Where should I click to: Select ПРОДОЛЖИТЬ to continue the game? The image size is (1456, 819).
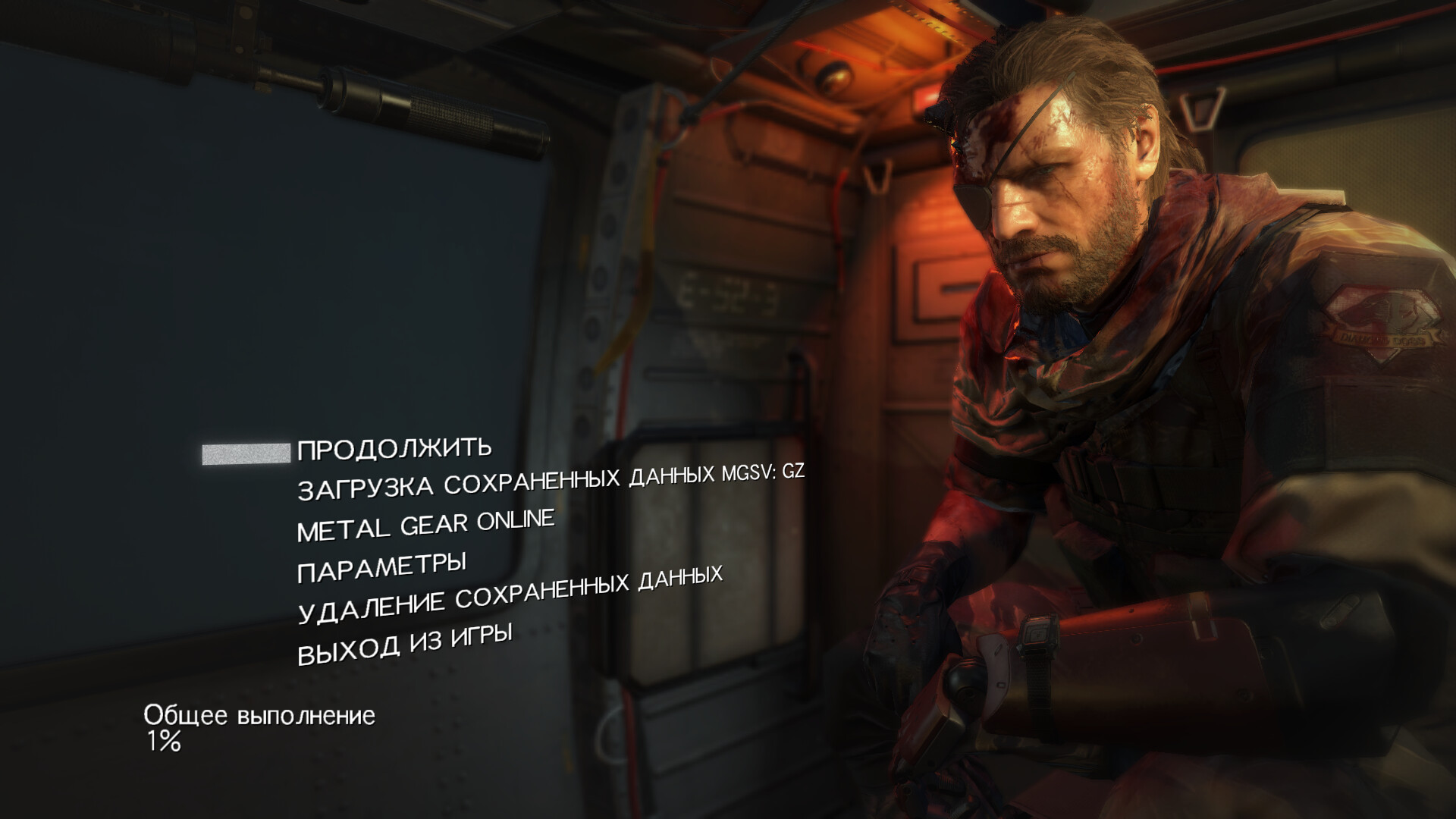394,449
